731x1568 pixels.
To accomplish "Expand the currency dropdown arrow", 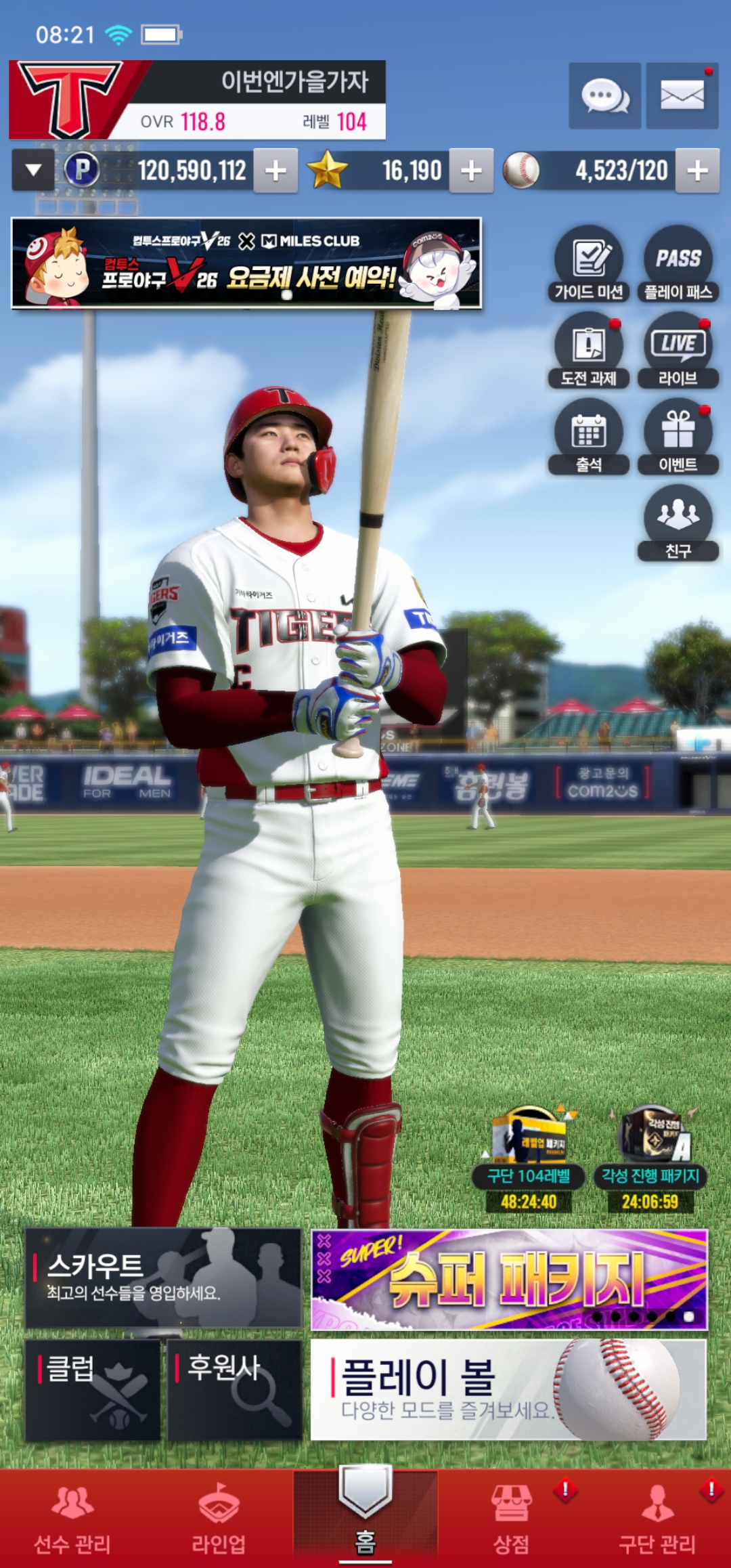I will pyautogui.click(x=33, y=171).
